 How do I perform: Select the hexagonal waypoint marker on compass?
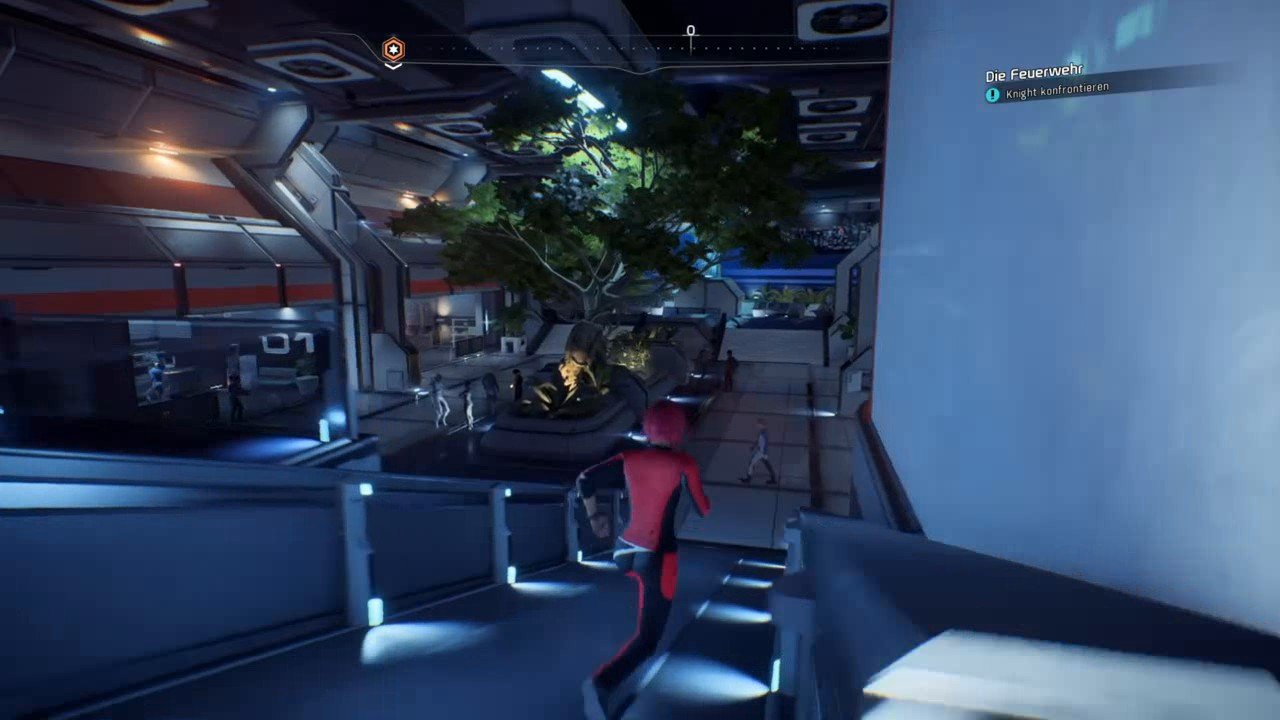pyautogui.click(x=394, y=48)
